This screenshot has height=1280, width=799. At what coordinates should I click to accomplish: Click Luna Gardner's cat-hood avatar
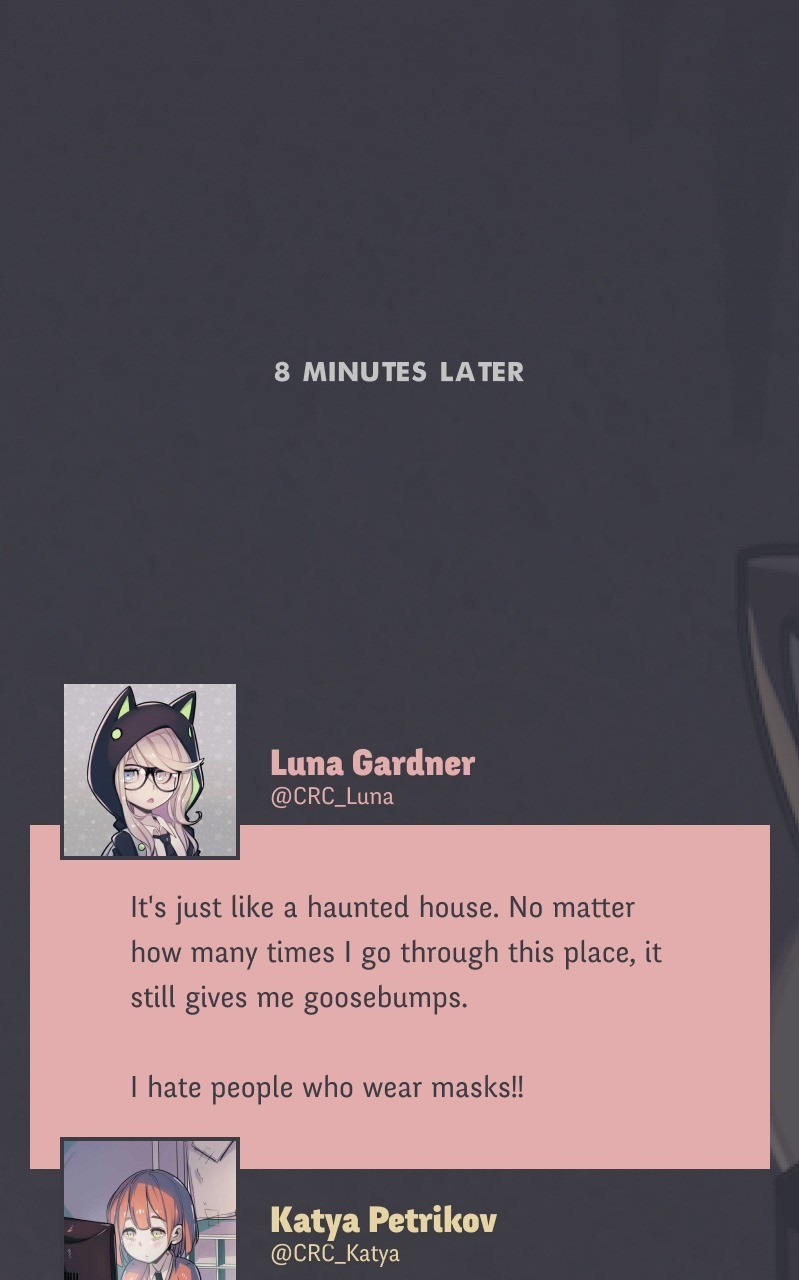click(x=150, y=770)
